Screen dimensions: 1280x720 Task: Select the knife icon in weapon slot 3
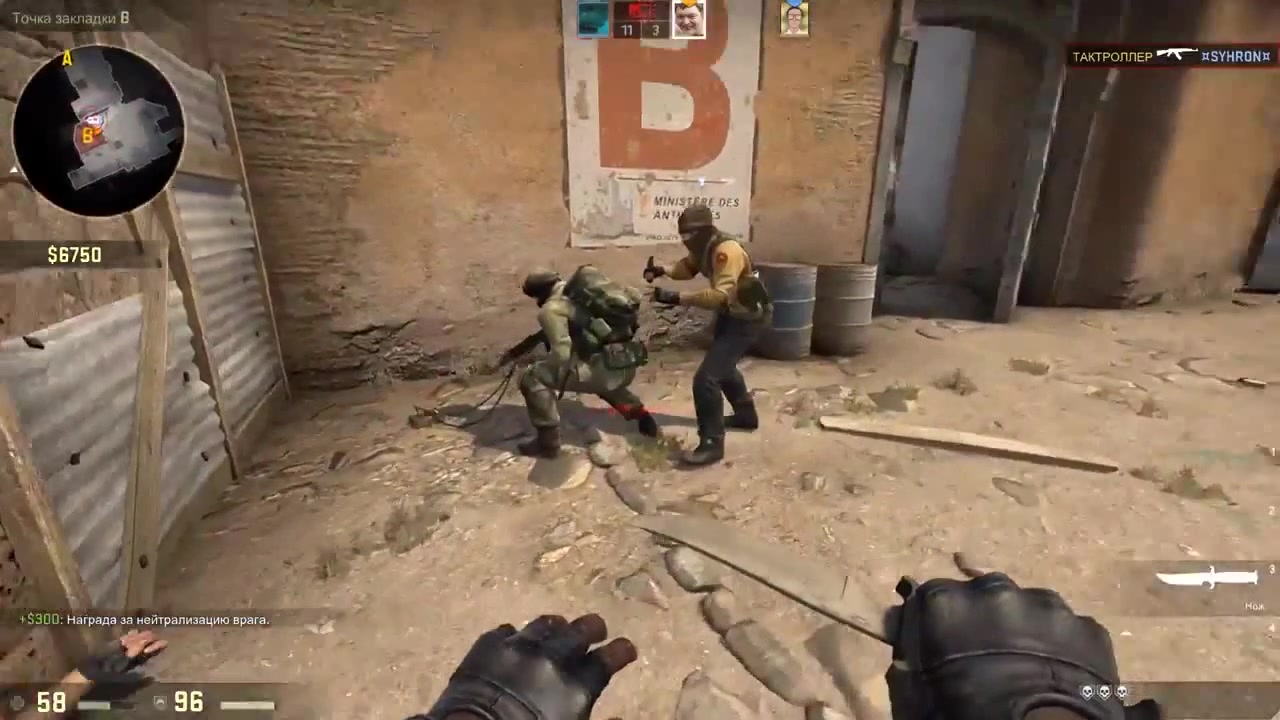(x=1210, y=578)
